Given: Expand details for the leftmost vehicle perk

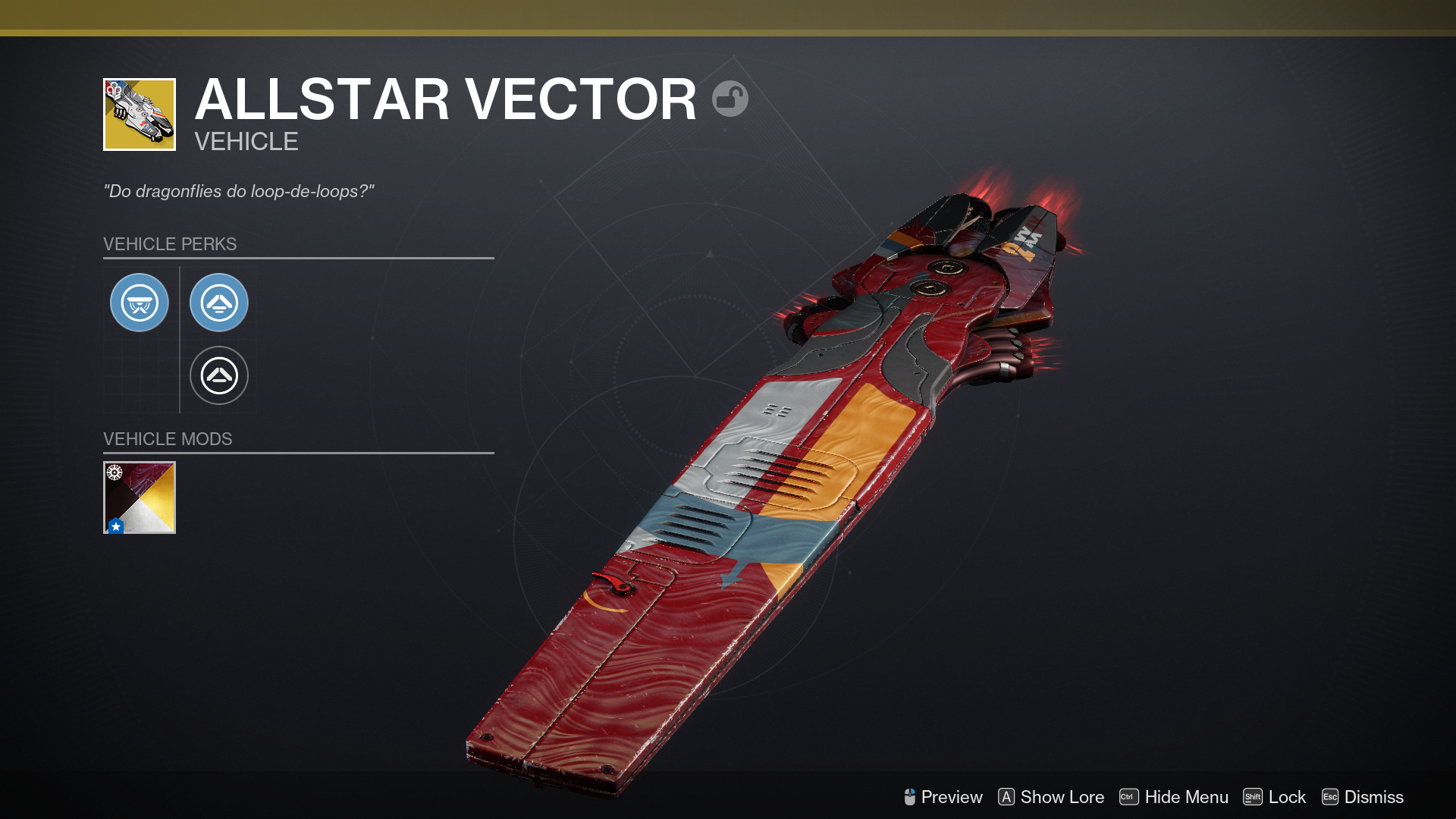Looking at the screenshot, I should [140, 302].
